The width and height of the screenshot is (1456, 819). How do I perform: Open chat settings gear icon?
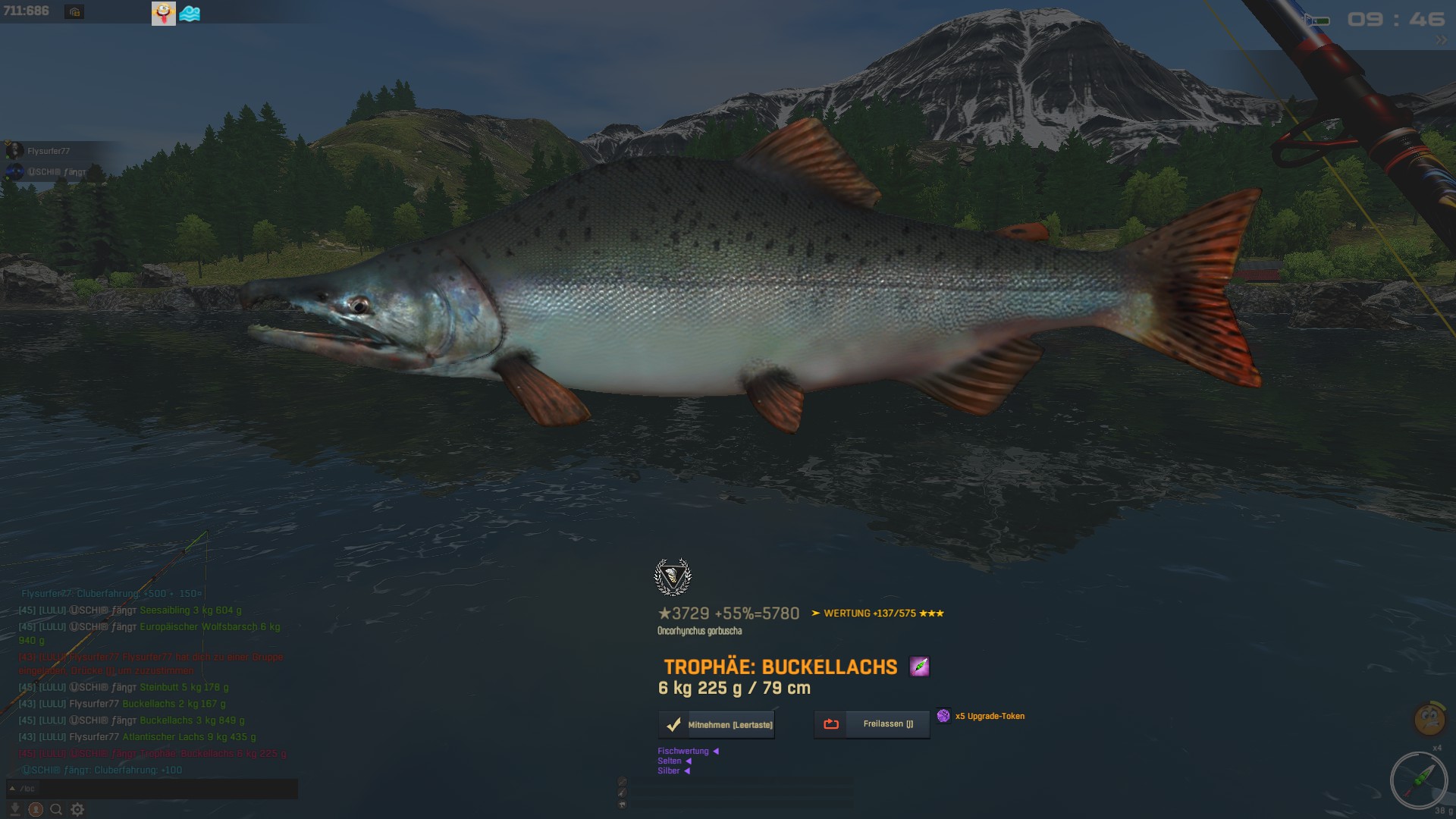[x=77, y=810]
